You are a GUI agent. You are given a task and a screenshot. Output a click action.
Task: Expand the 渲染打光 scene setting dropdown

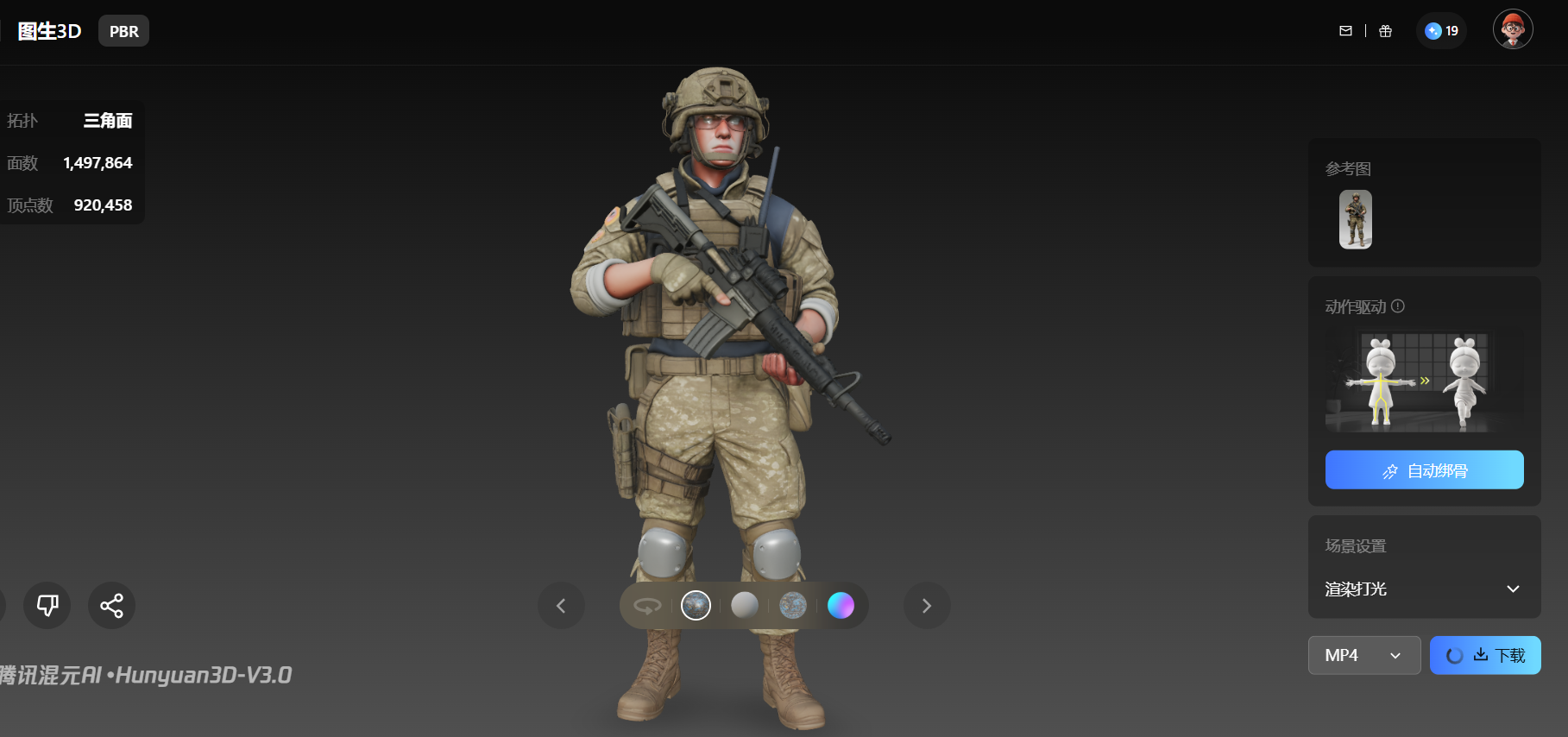(1423, 589)
